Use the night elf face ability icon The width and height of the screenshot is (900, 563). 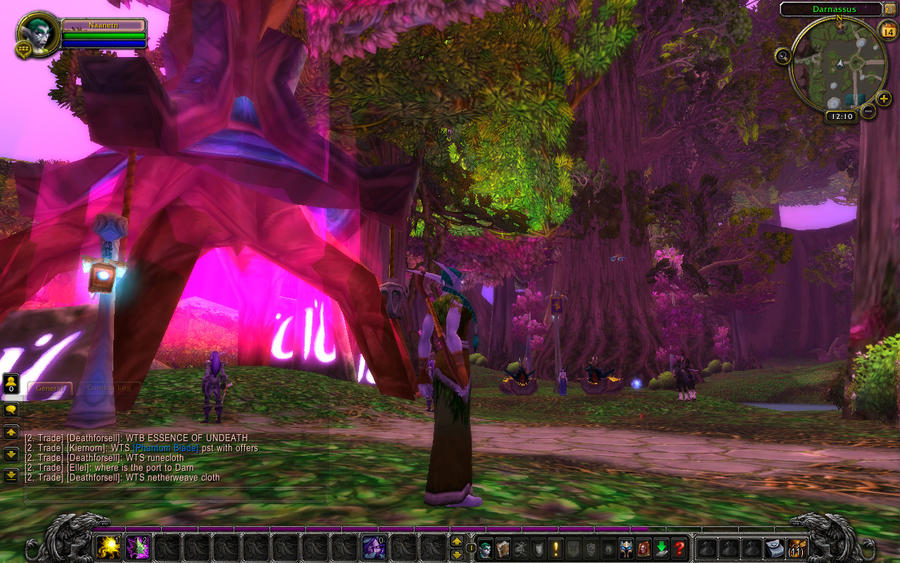(x=375, y=547)
